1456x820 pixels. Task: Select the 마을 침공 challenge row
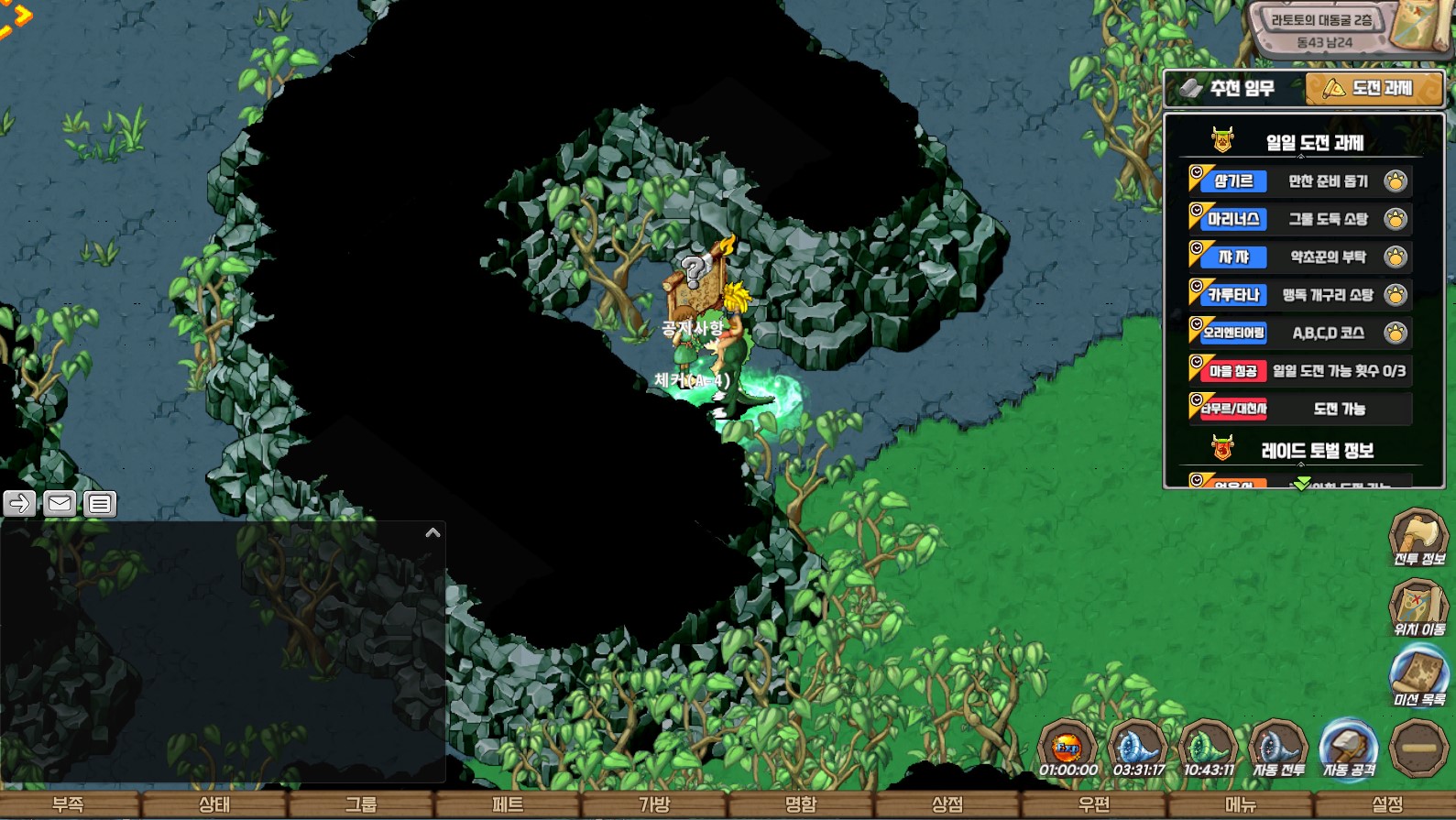click(x=1299, y=371)
